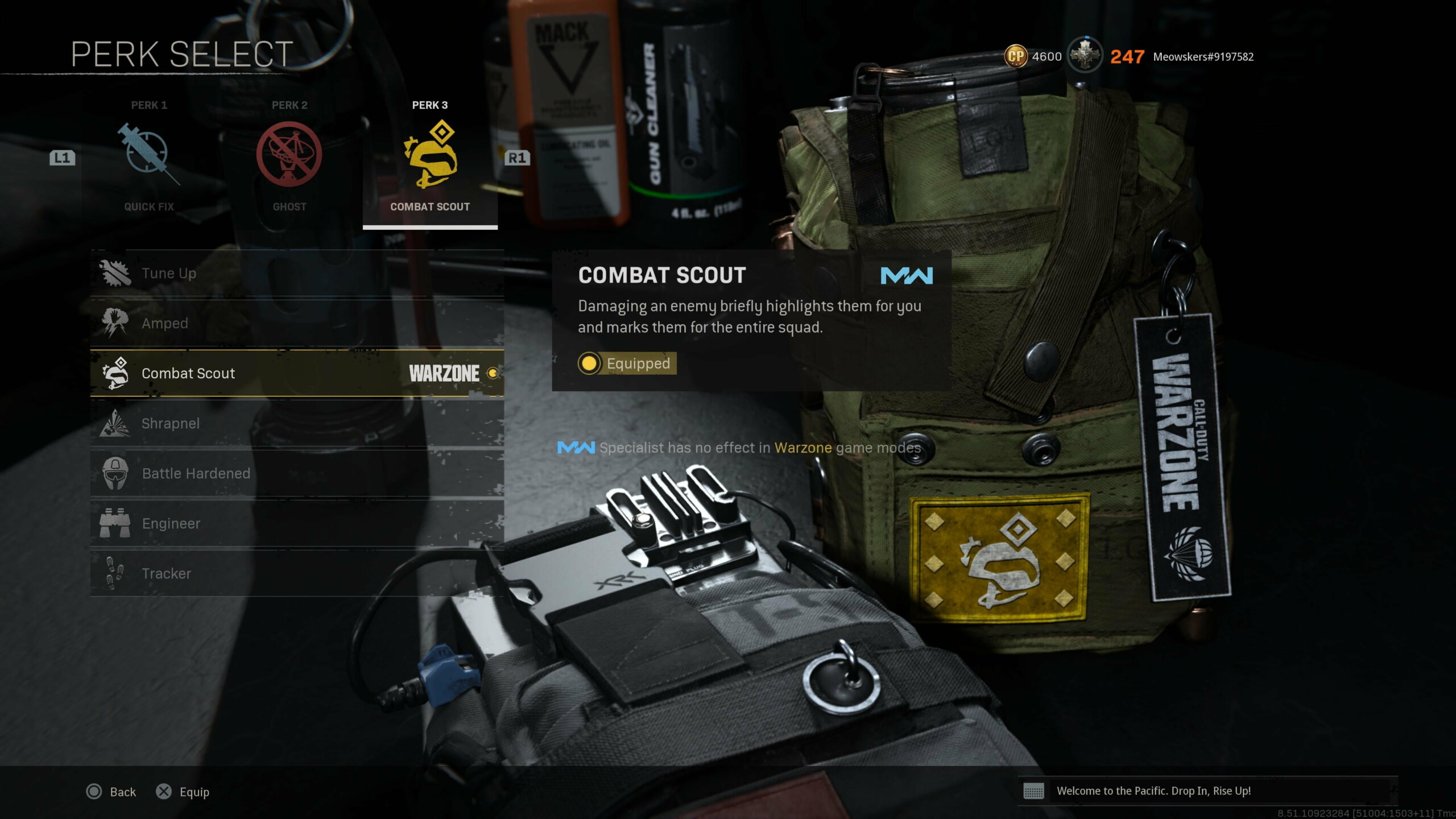Viewport: 1456px width, 819px height.
Task: Go back using the Back button
Action: 111,792
